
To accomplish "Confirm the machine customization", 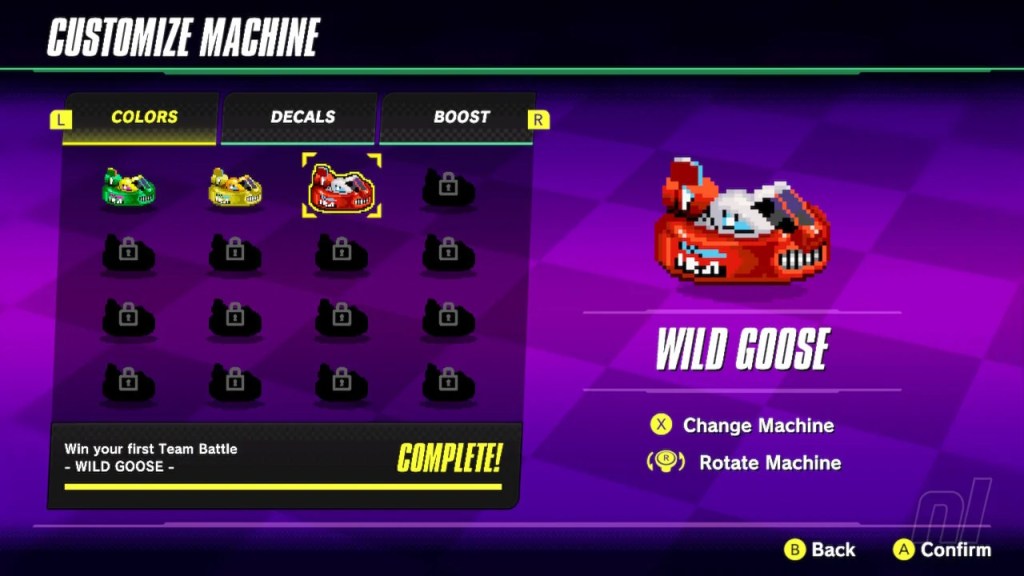I will pyautogui.click(x=942, y=549).
